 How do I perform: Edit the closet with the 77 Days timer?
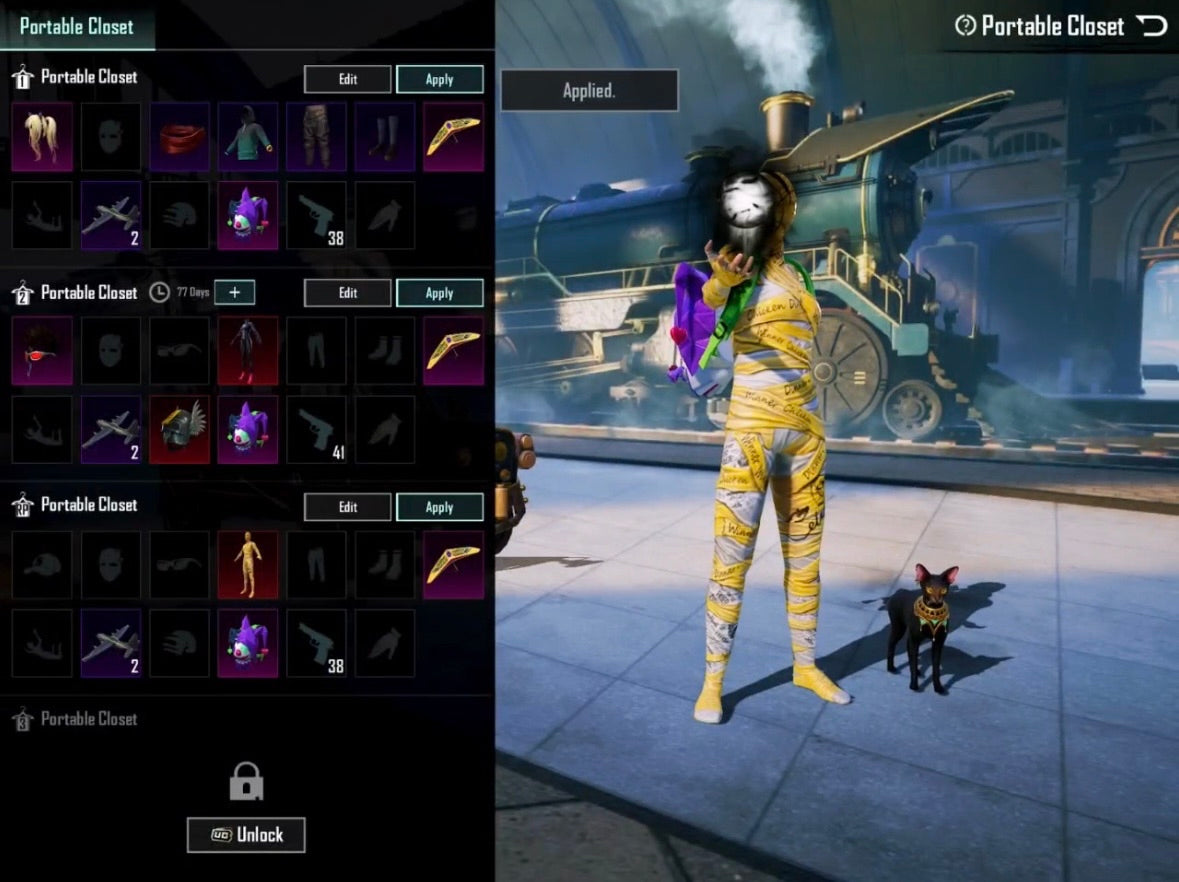pos(347,293)
